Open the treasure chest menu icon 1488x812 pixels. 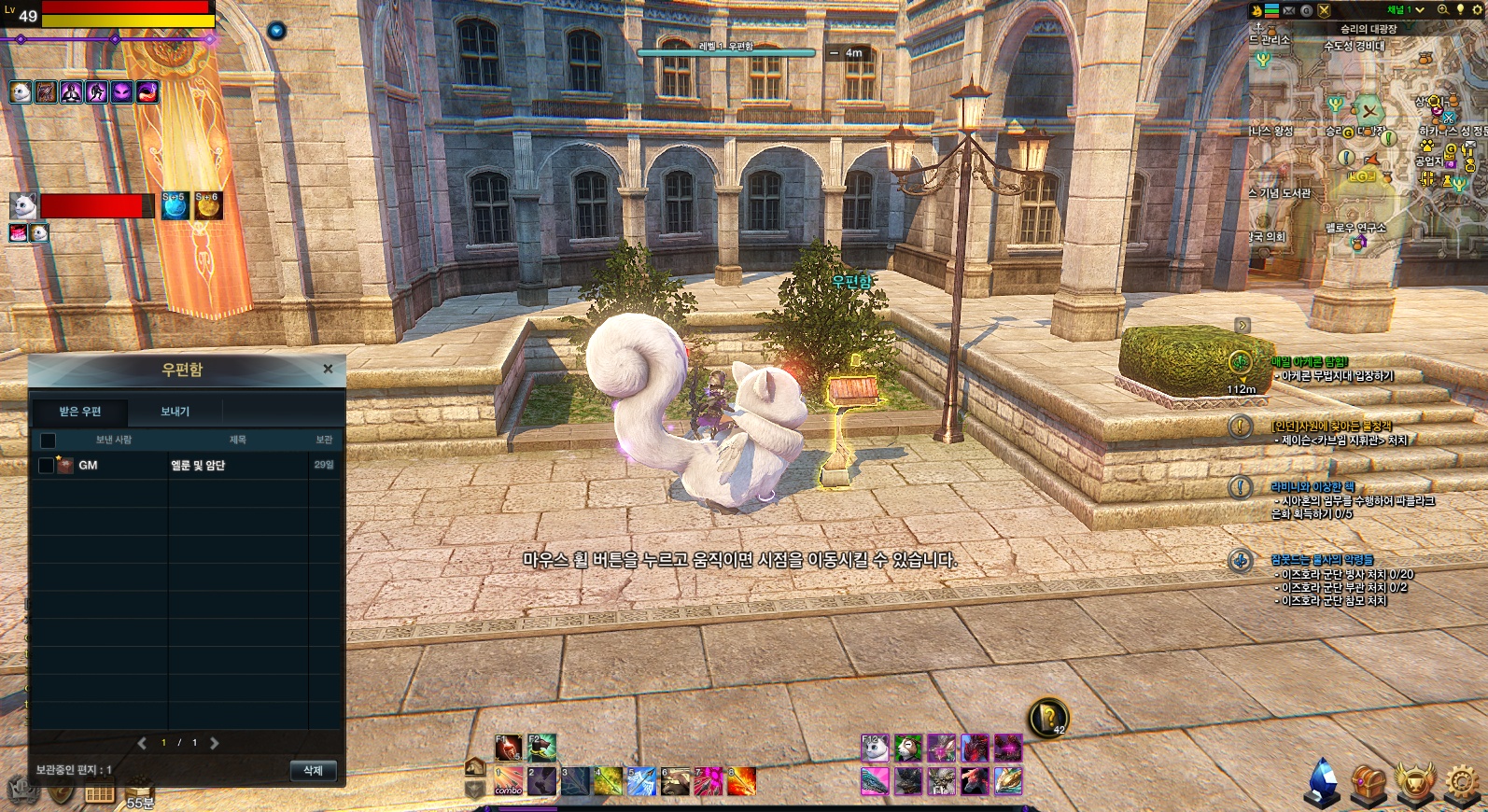[x=1369, y=782]
